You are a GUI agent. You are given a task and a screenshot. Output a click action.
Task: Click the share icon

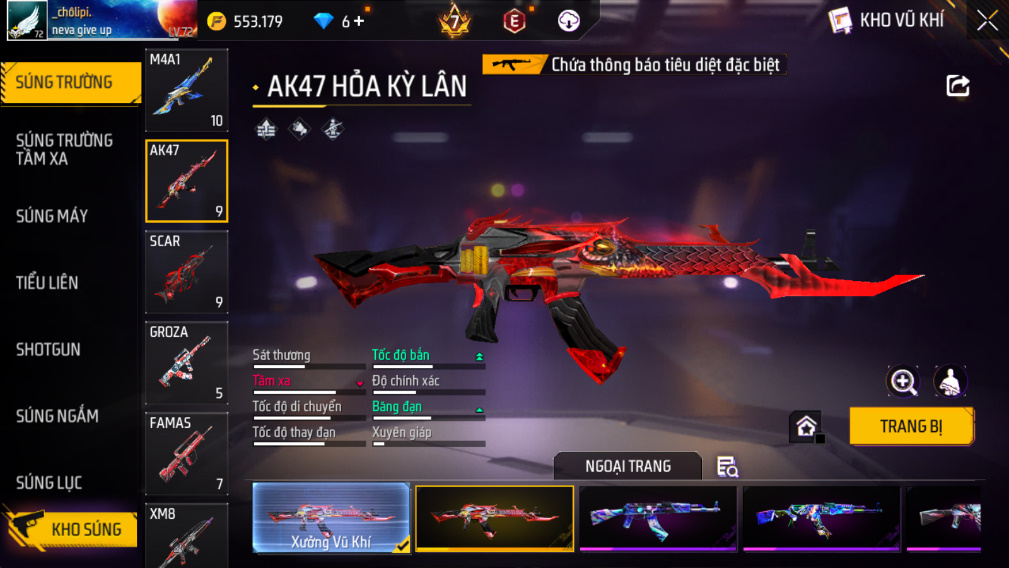[958, 86]
